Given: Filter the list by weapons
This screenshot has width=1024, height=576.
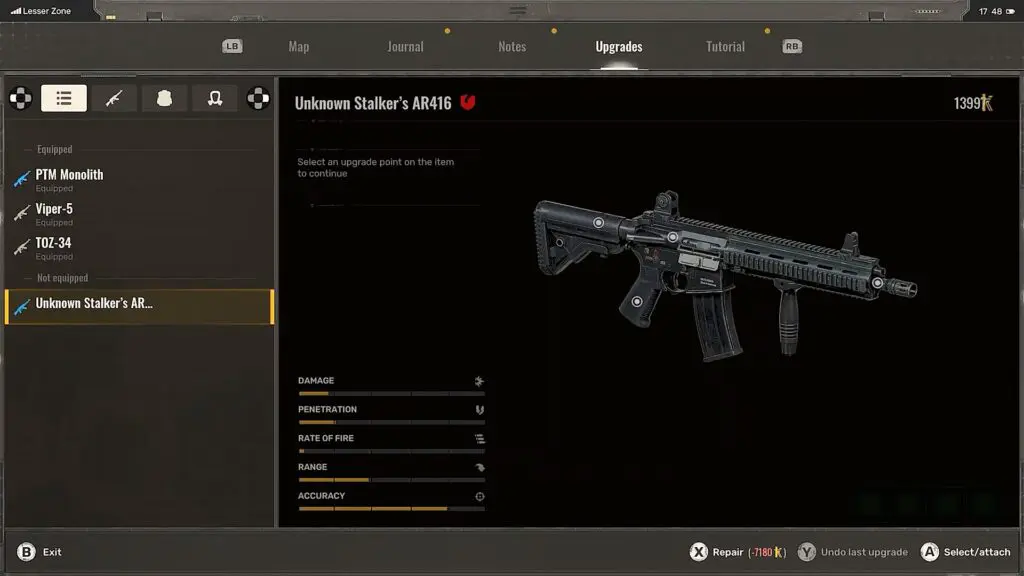Looking at the screenshot, I should pos(114,98).
